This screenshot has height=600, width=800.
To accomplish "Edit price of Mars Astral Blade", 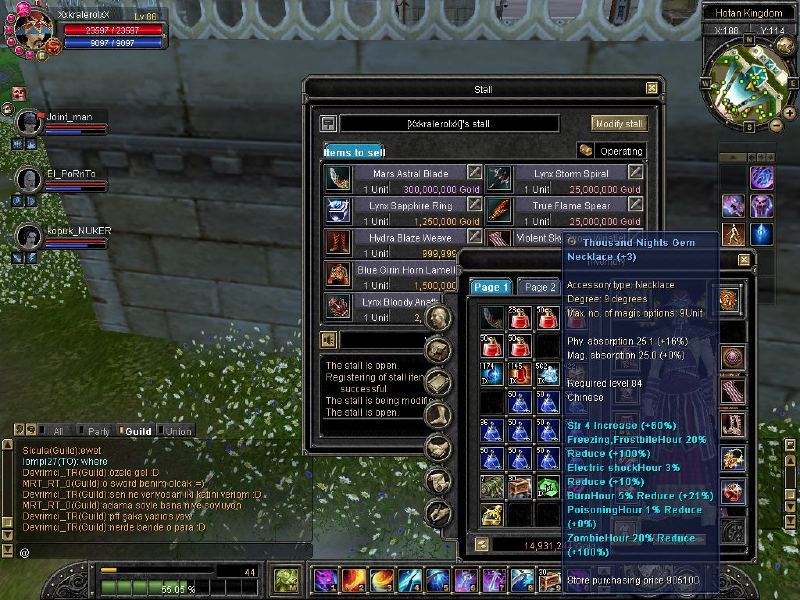I will (474, 173).
